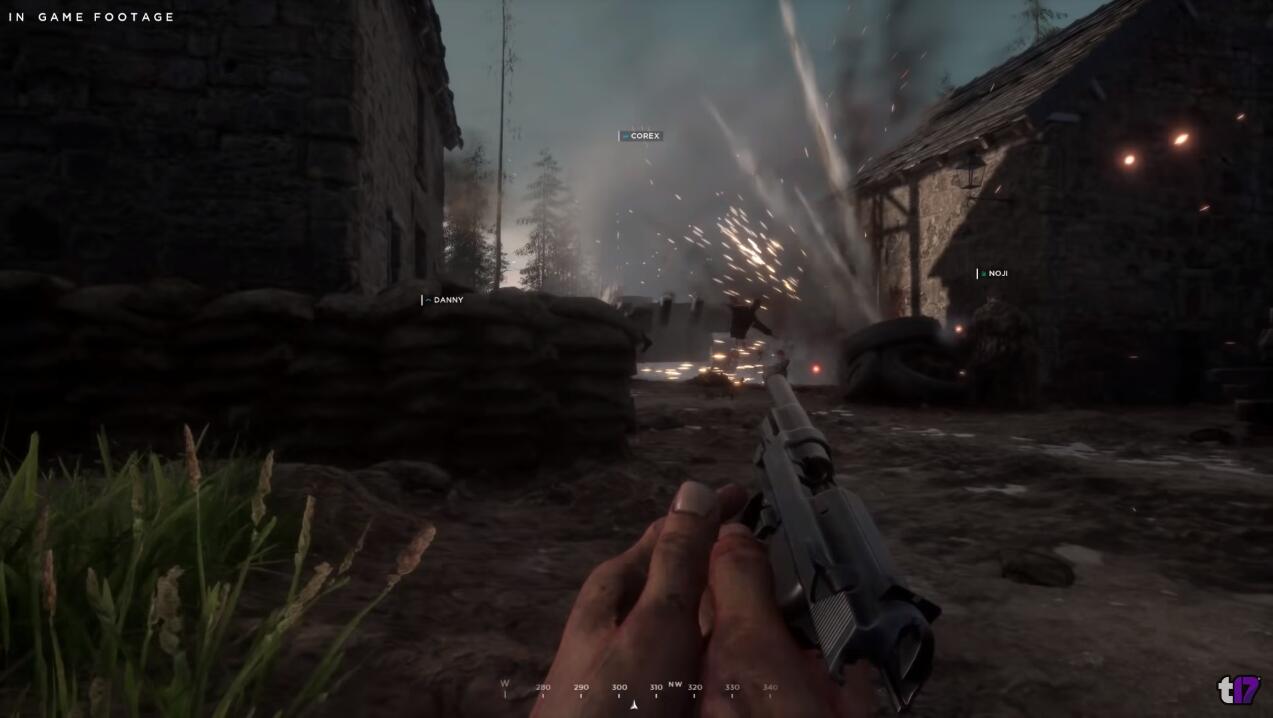The width and height of the screenshot is (1273, 718).
Task: Select the NOJI squadmate name tag
Action: click(993, 273)
